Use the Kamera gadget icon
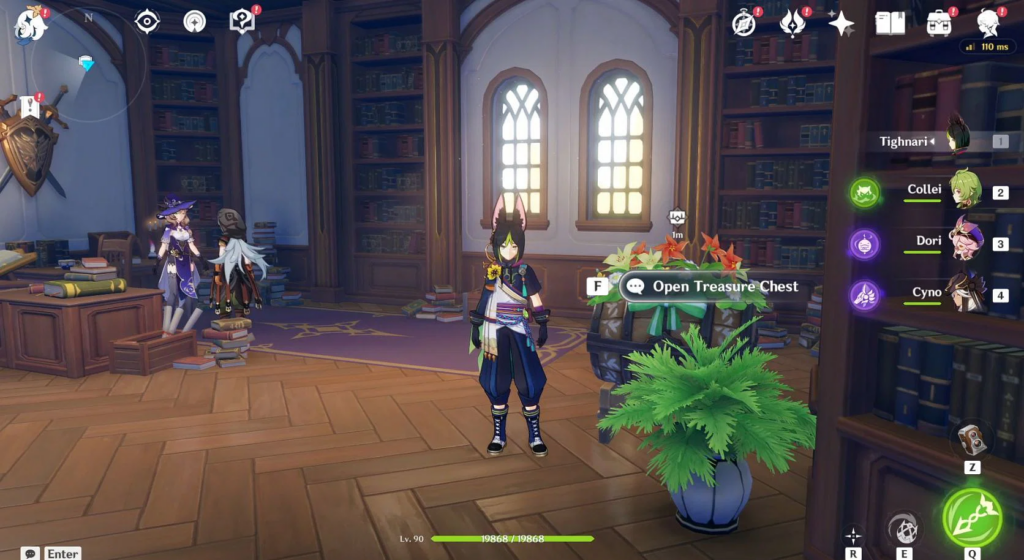 pyautogui.click(x=971, y=438)
